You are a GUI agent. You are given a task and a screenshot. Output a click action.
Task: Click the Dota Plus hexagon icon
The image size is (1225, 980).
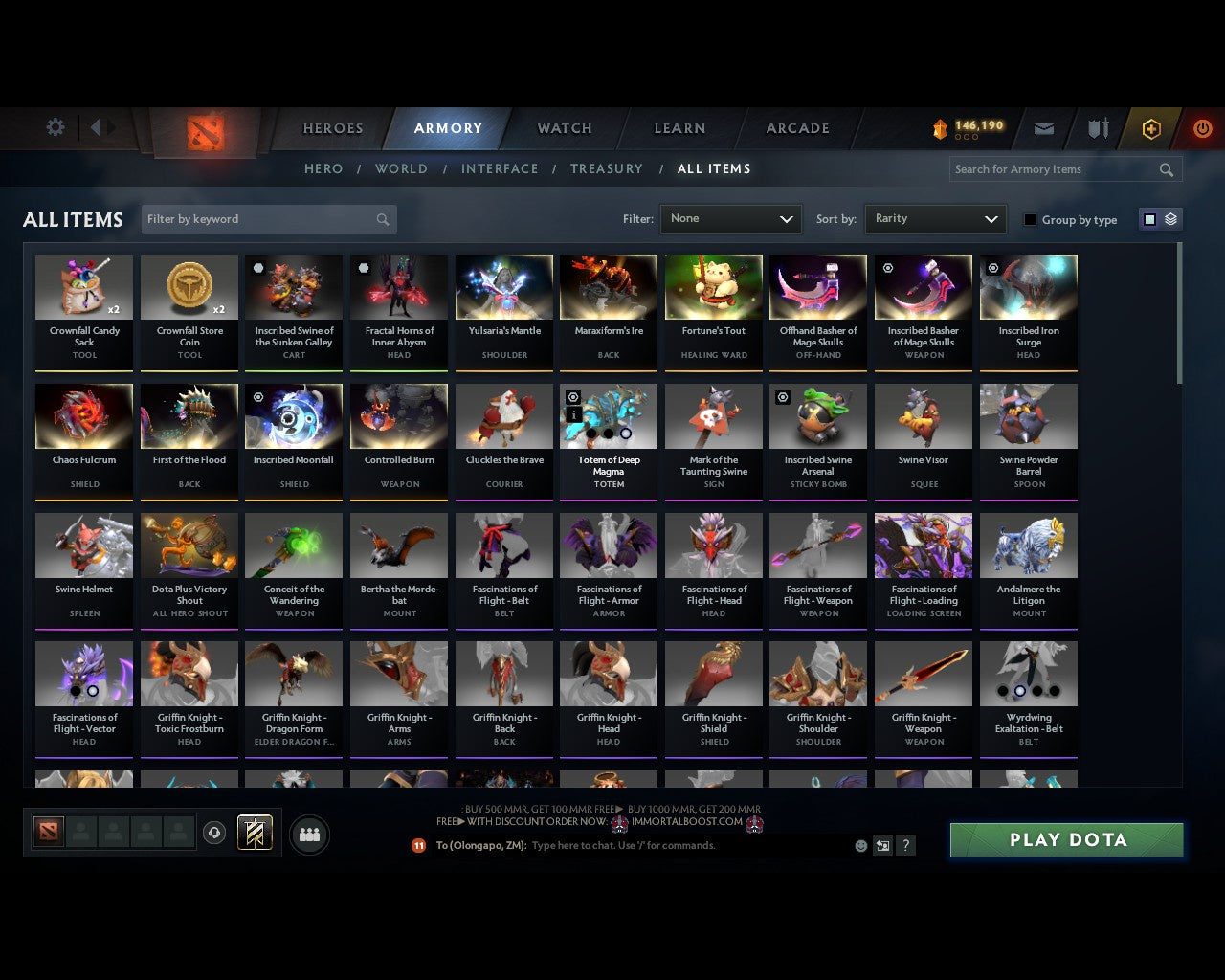[x=1151, y=128]
